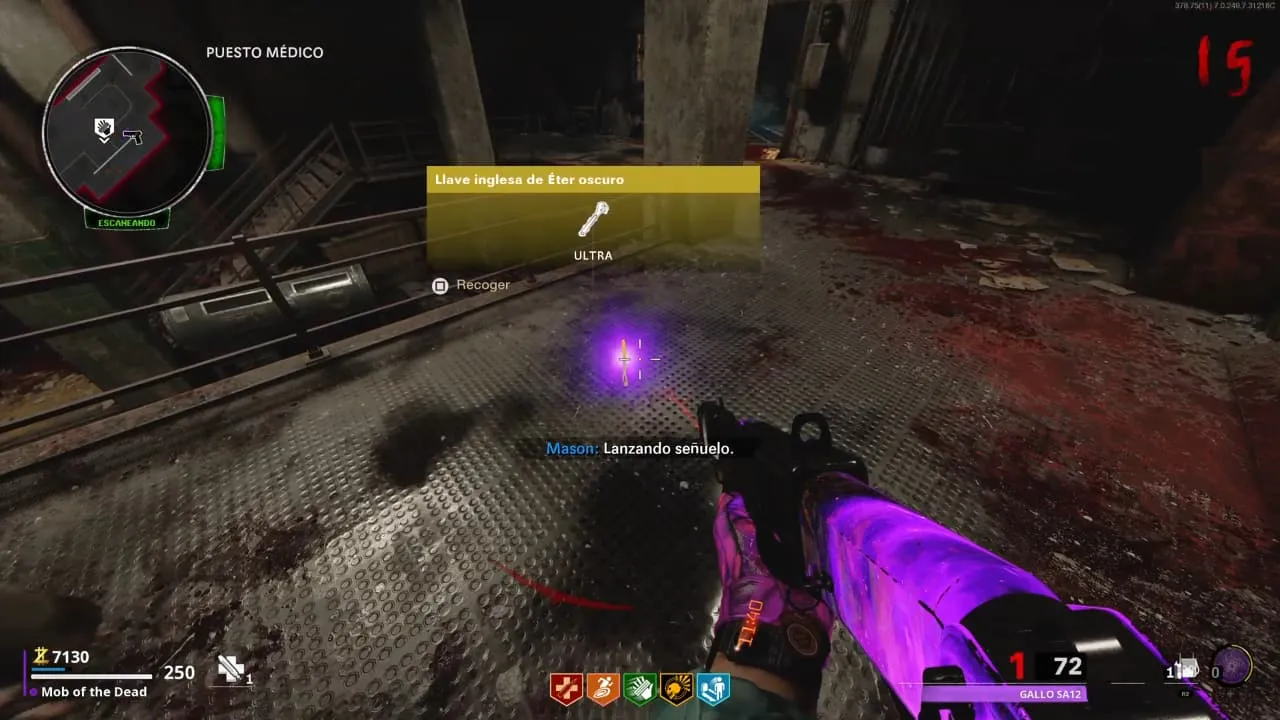Use the decoy tactical equipment icon
This screenshot has width=1280, height=720.
point(1189,669)
